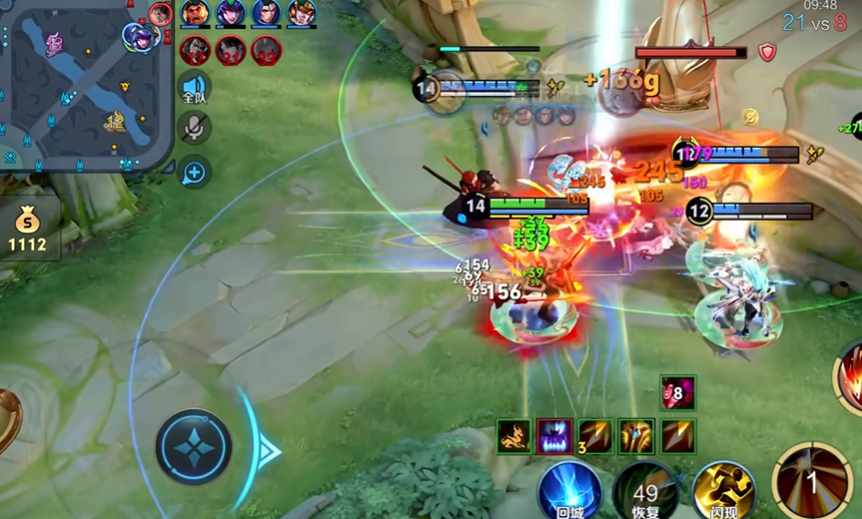Image resolution: width=862 pixels, height=519 pixels.
Task: Select the red enemy hero portrait timed 17
Action: point(195,49)
